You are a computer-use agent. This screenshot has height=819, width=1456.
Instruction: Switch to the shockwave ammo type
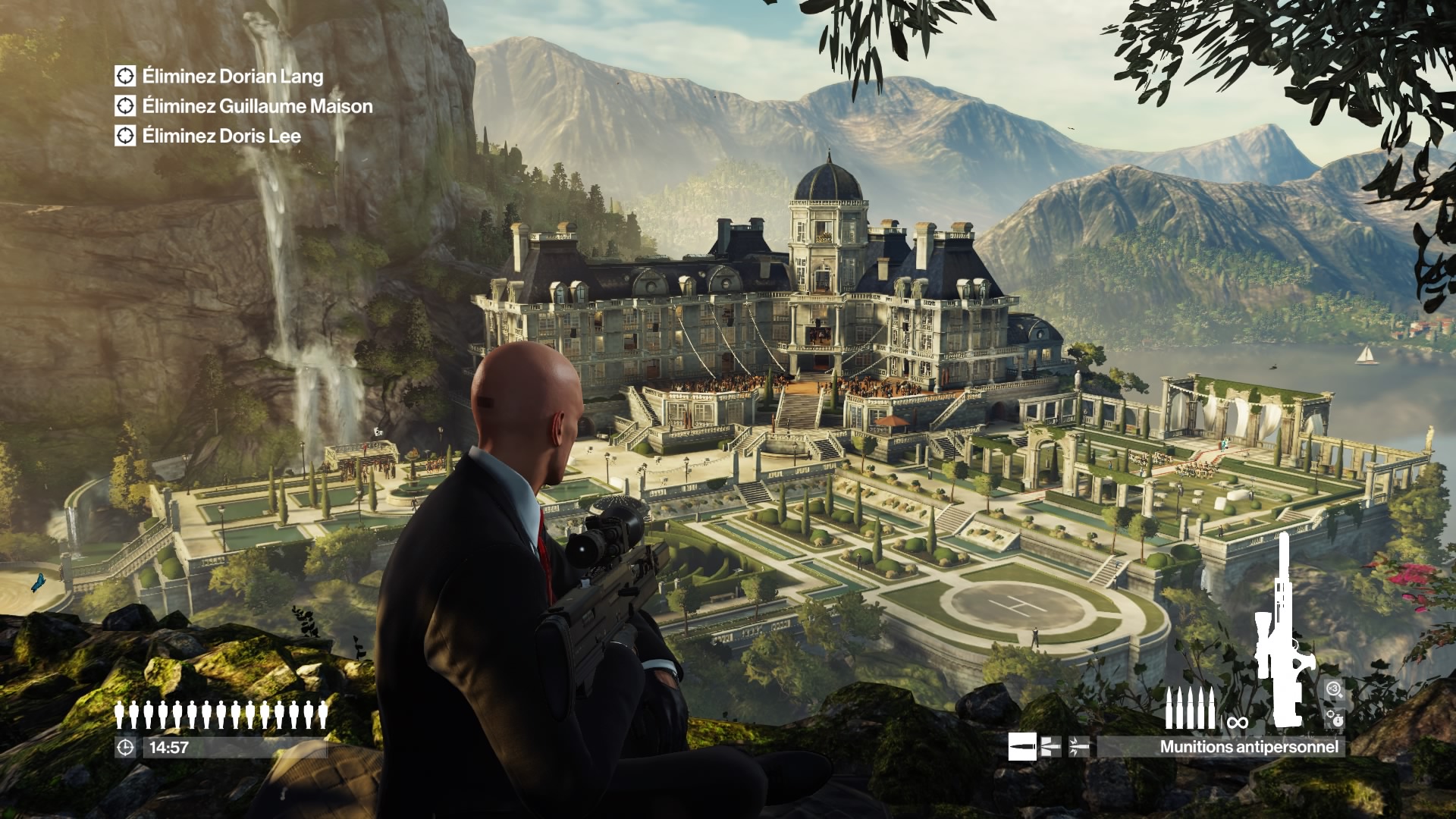(1079, 747)
